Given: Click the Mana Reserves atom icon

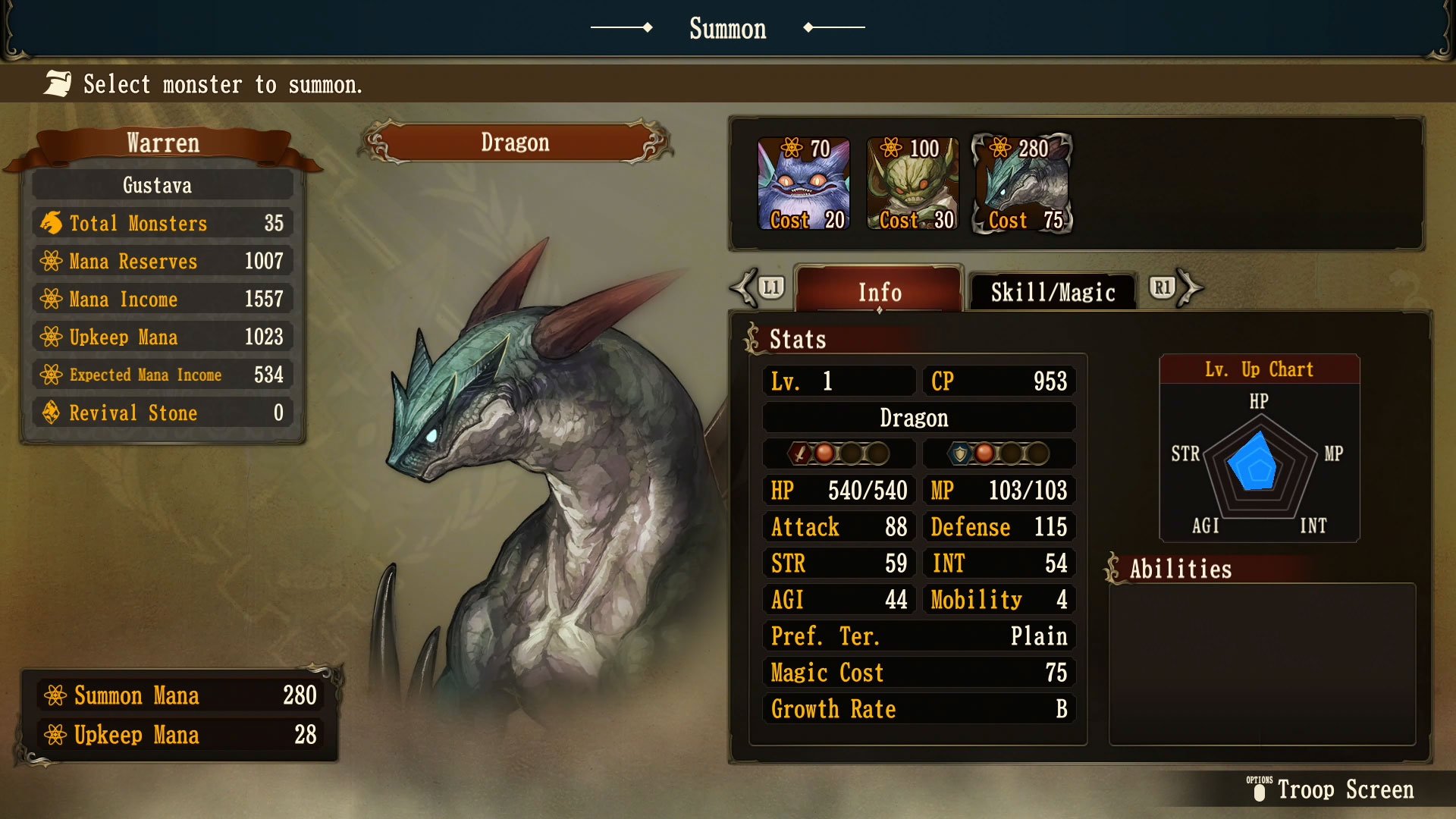Looking at the screenshot, I should click(x=50, y=261).
